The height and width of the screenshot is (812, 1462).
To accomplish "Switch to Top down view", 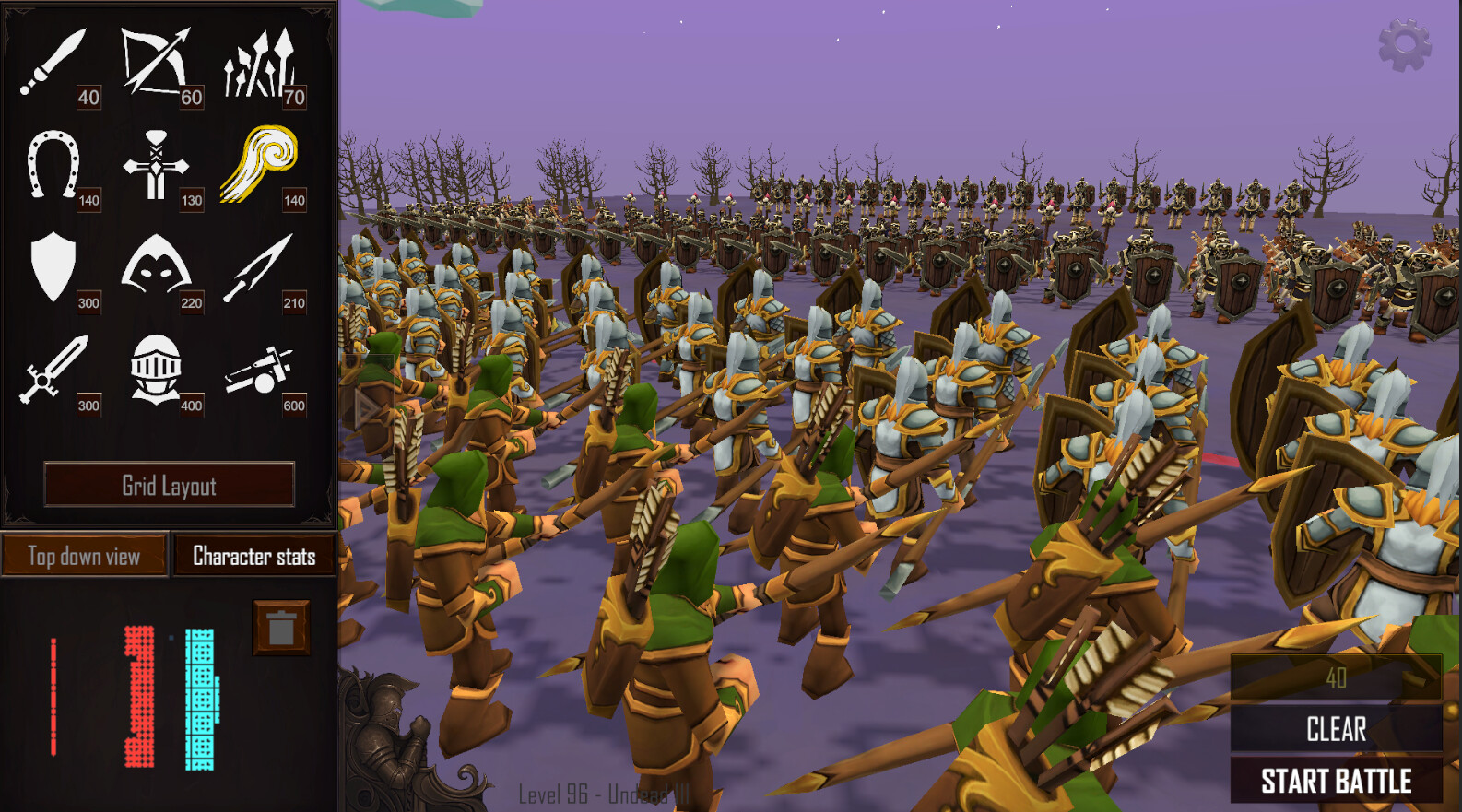I will point(85,556).
